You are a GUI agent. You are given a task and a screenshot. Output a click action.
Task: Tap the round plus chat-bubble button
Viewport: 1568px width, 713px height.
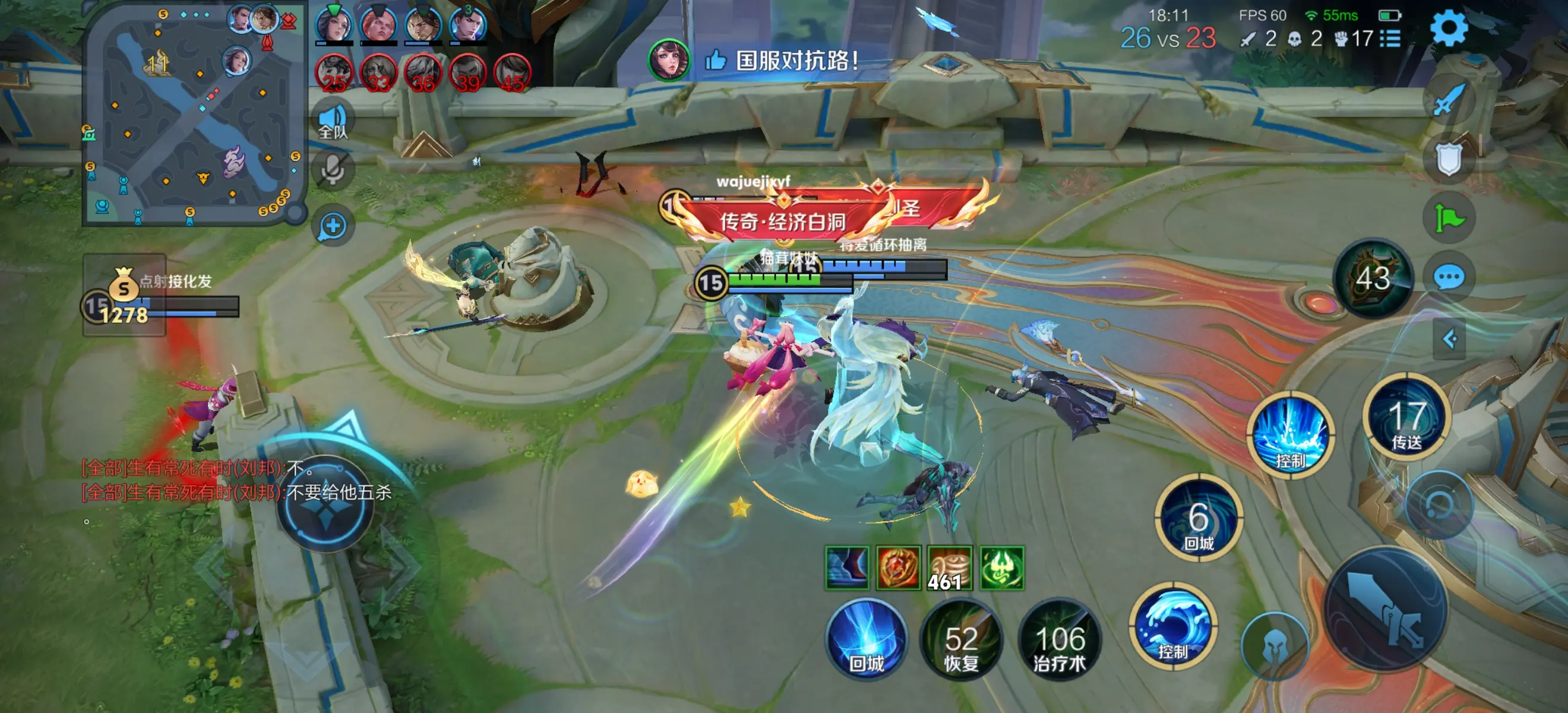[x=333, y=226]
